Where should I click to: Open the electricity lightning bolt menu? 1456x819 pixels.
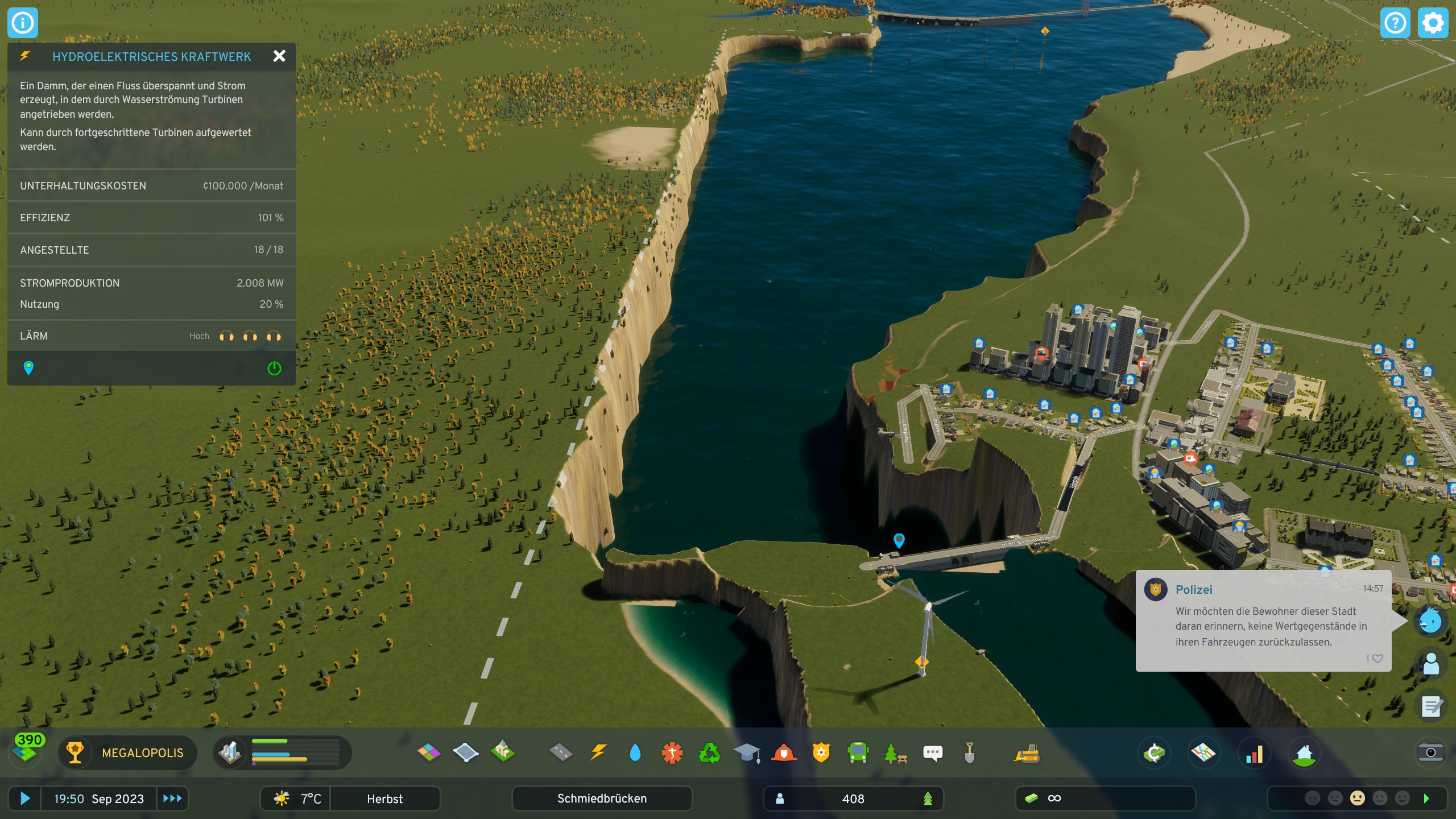pyautogui.click(x=598, y=753)
